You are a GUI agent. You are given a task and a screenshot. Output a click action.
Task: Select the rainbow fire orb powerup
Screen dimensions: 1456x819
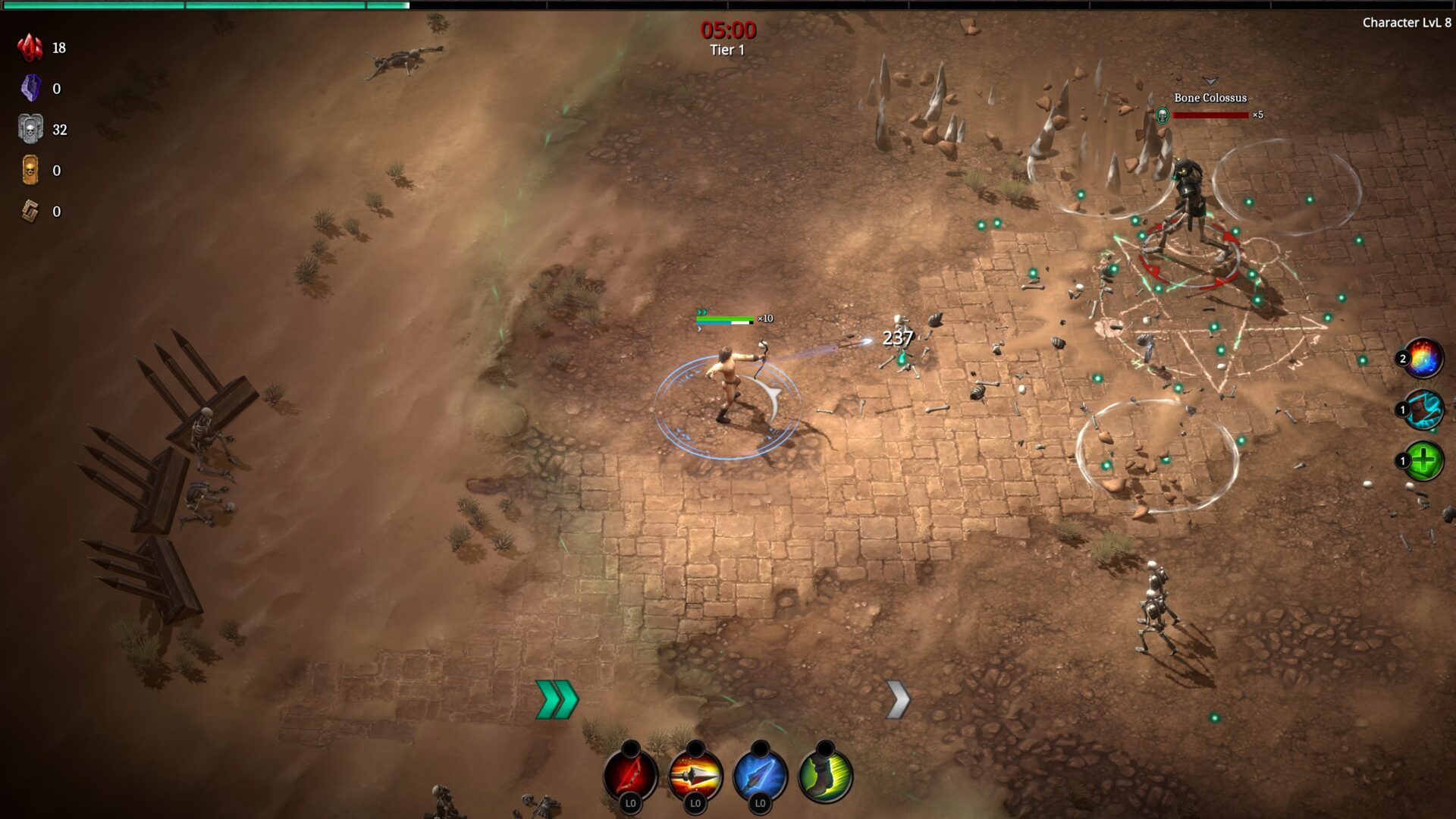tap(1423, 359)
